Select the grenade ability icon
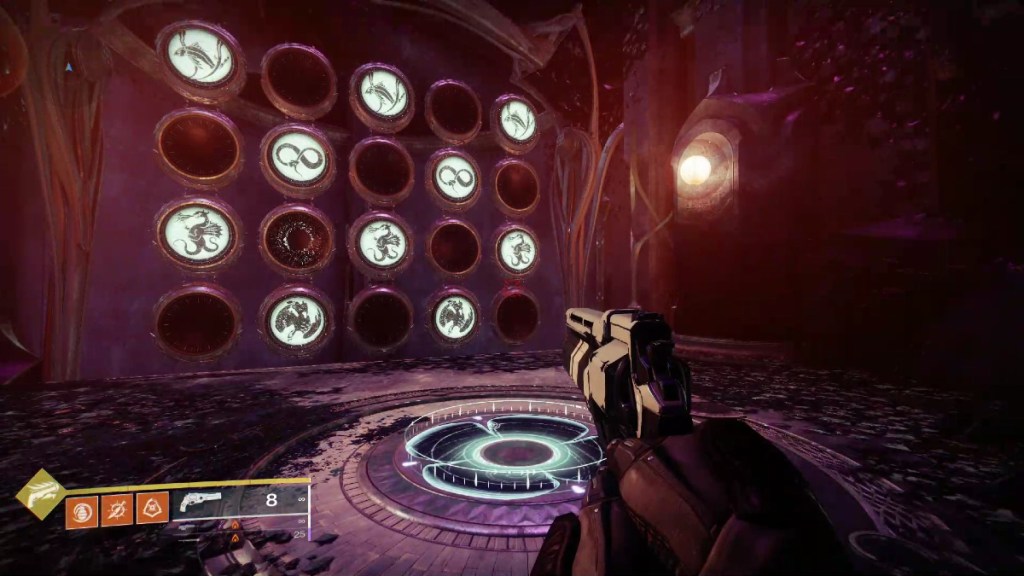 [x=82, y=510]
